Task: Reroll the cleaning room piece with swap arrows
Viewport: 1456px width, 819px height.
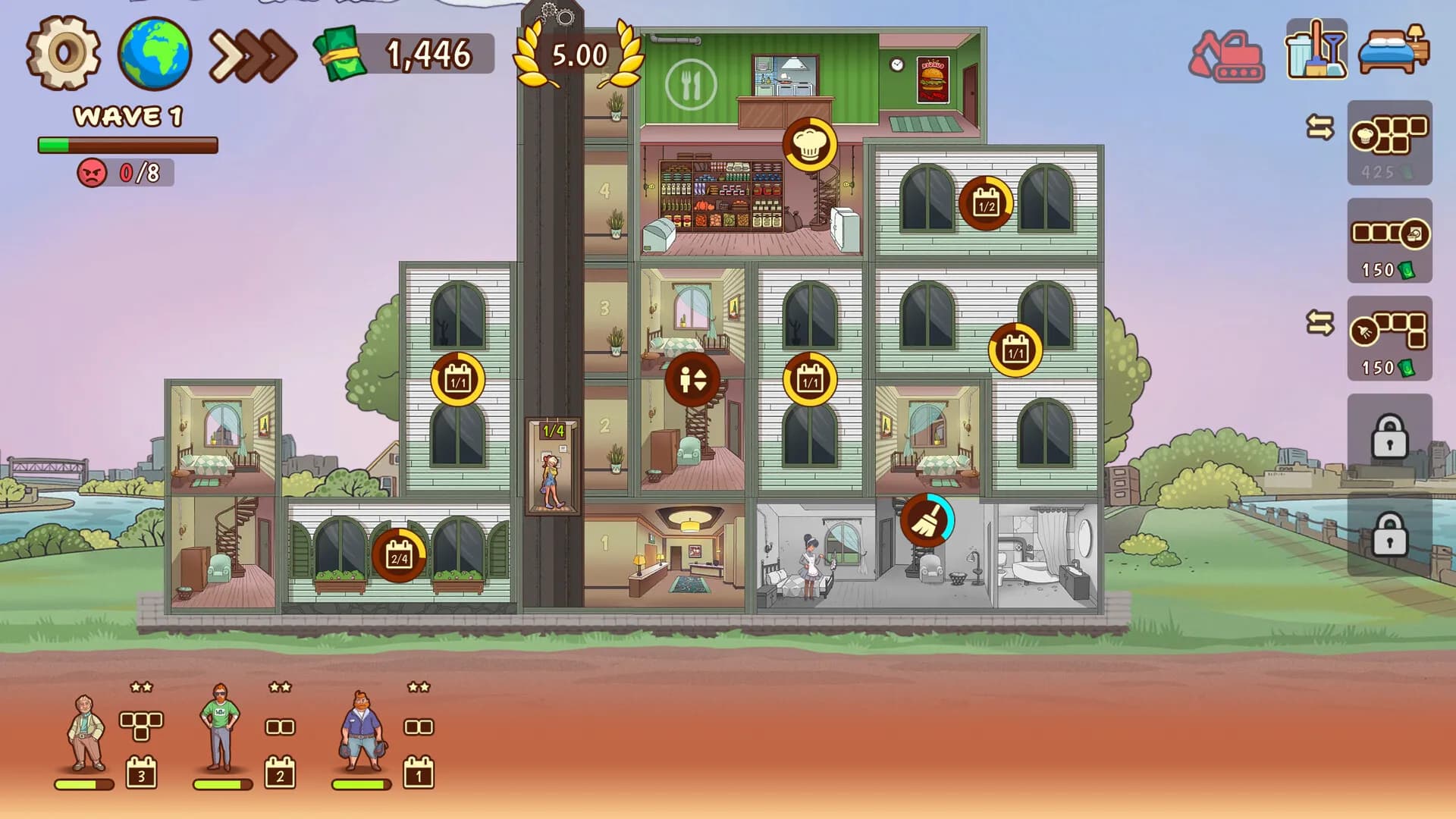Action: (x=1319, y=324)
